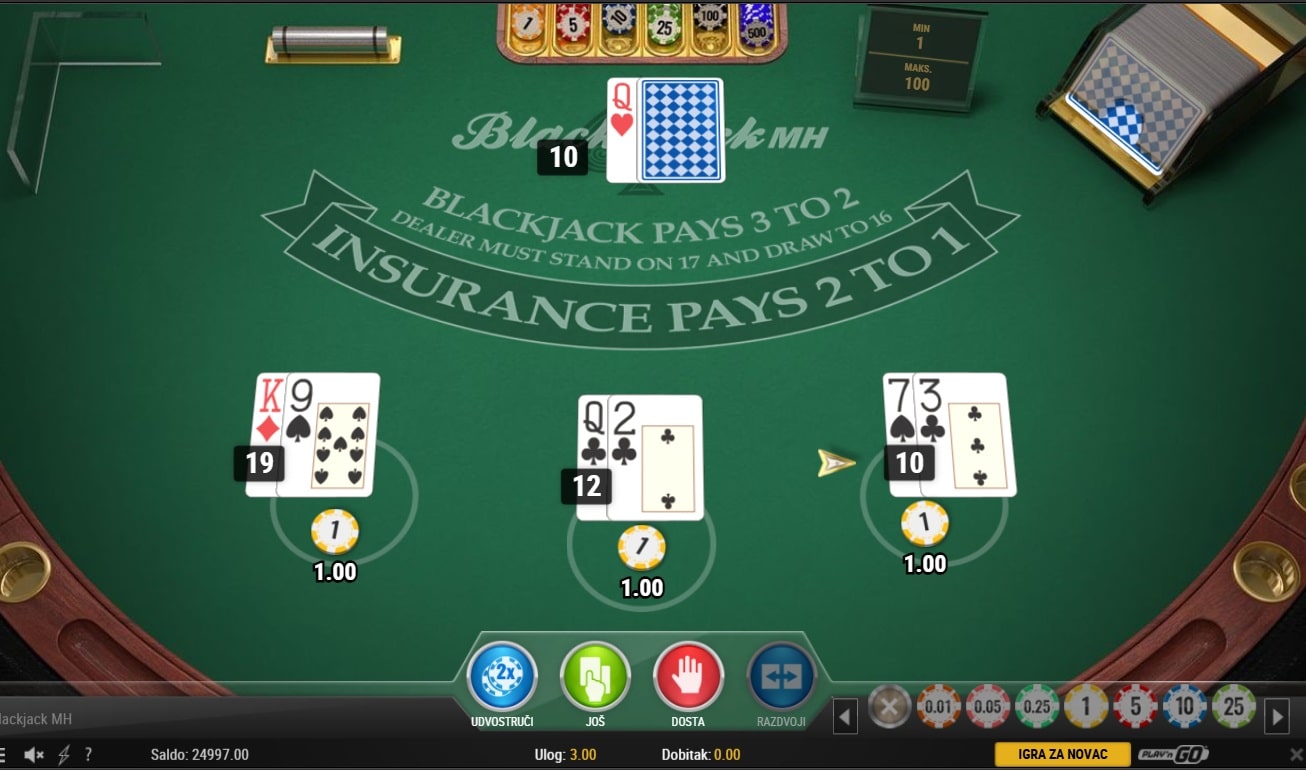Enable real money mode via IGRA ZA NOVAC
This screenshot has height=770, width=1306.
(x=1062, y=755)
